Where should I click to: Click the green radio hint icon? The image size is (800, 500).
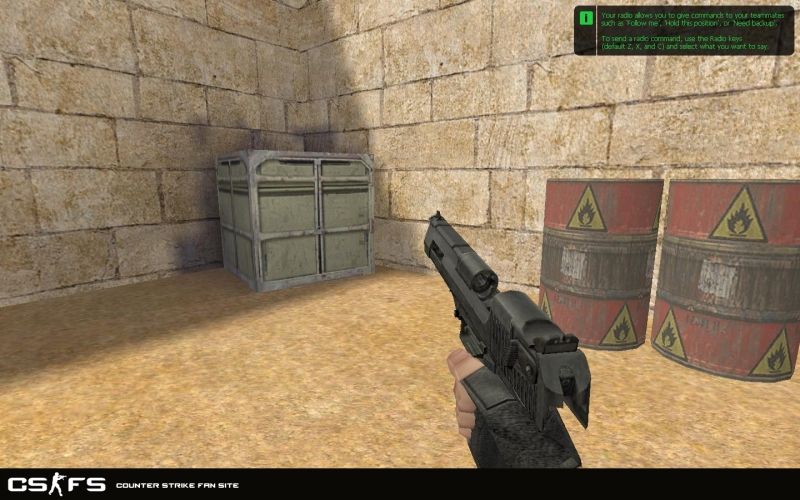click(x=585, y=17)
